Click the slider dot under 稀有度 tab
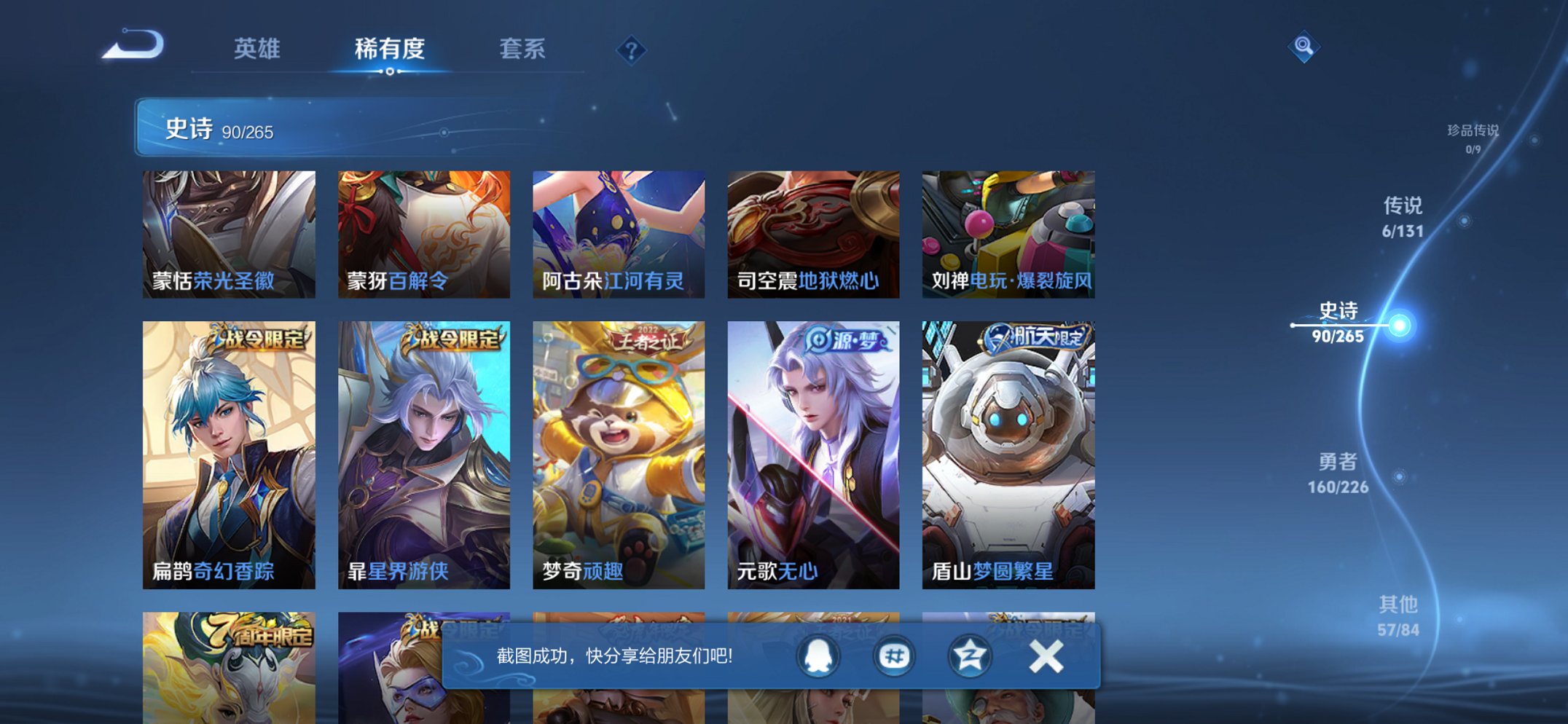The height and width of the screenshot is (724, 1568). coord(390,72)
